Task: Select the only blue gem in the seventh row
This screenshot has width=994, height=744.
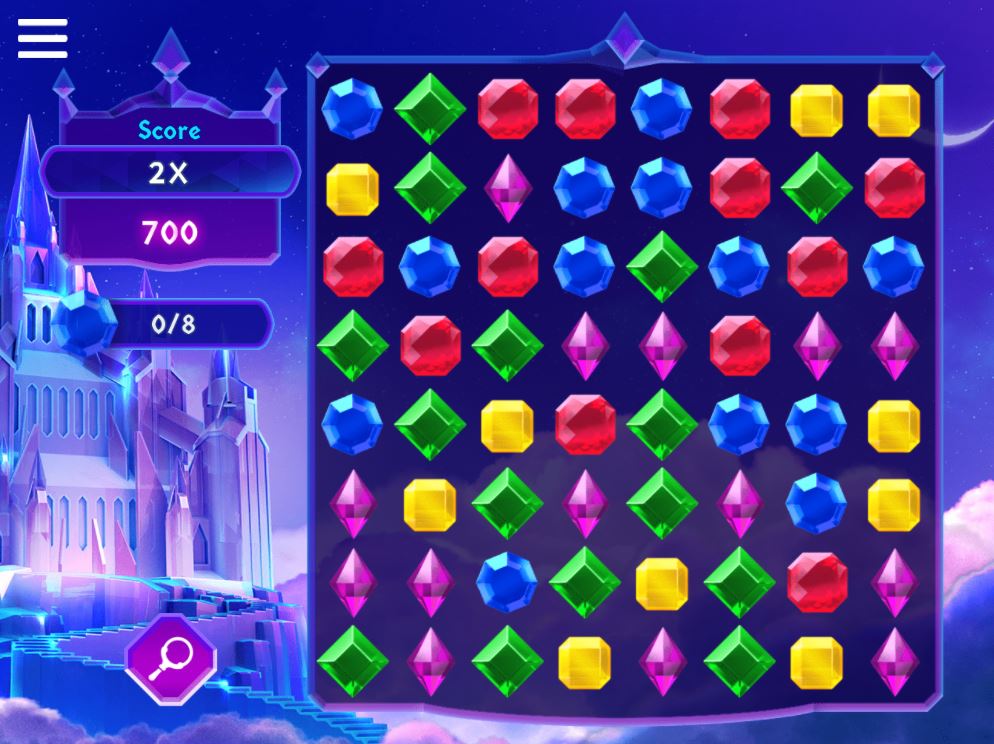Action: (507, 581)
